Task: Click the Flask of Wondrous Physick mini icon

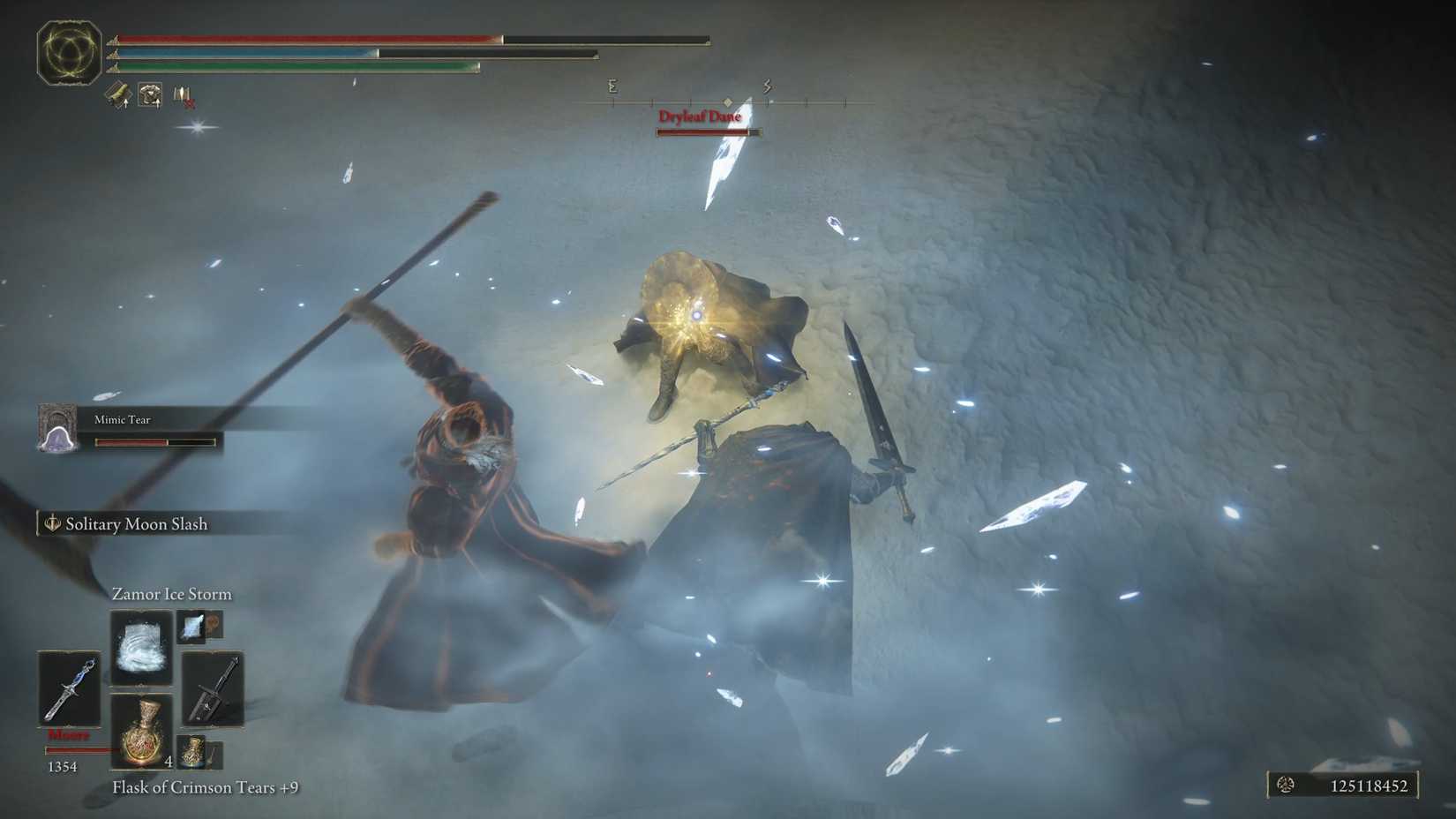Action: 192,753
